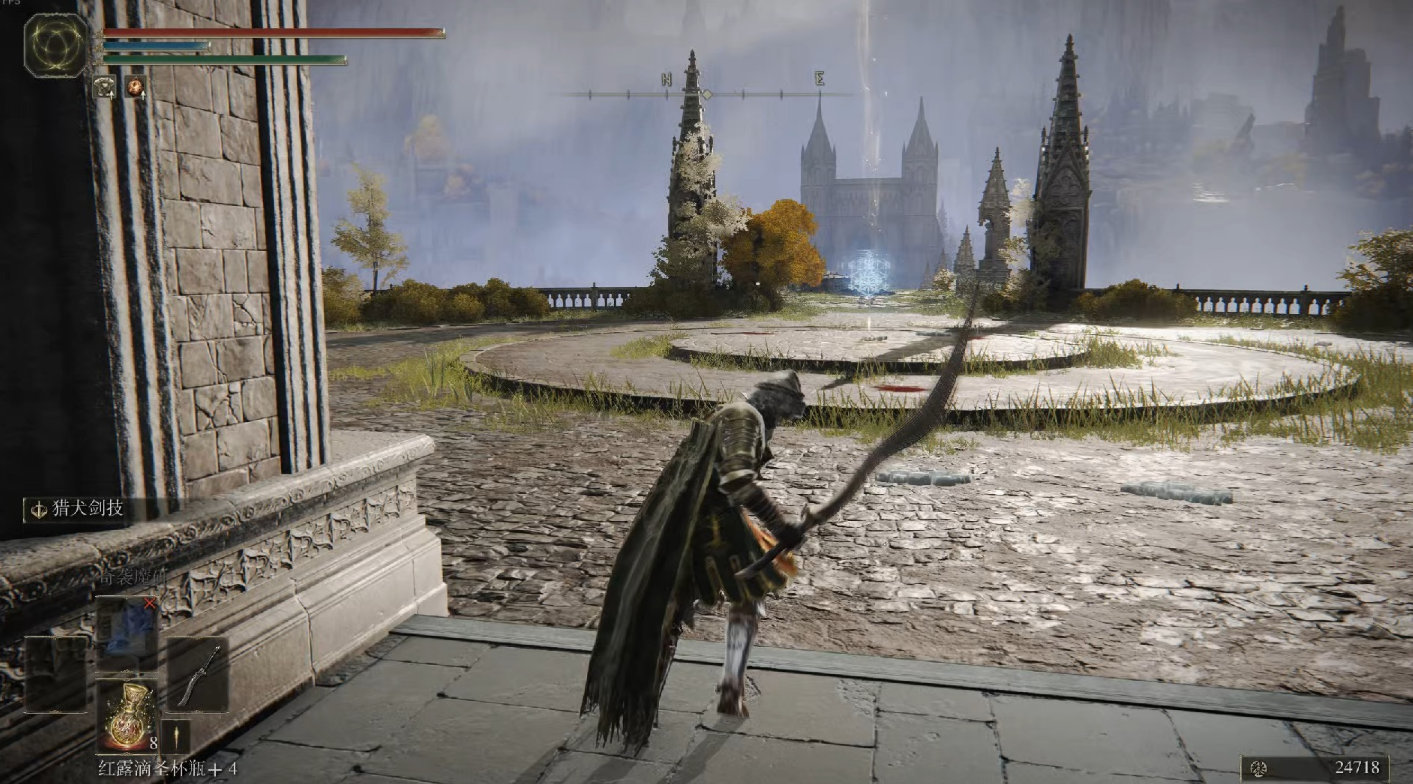1413x784 pixels.
Task: Use the 红露滴圣杯瓶 flask slot
Action: coord(127,714)
